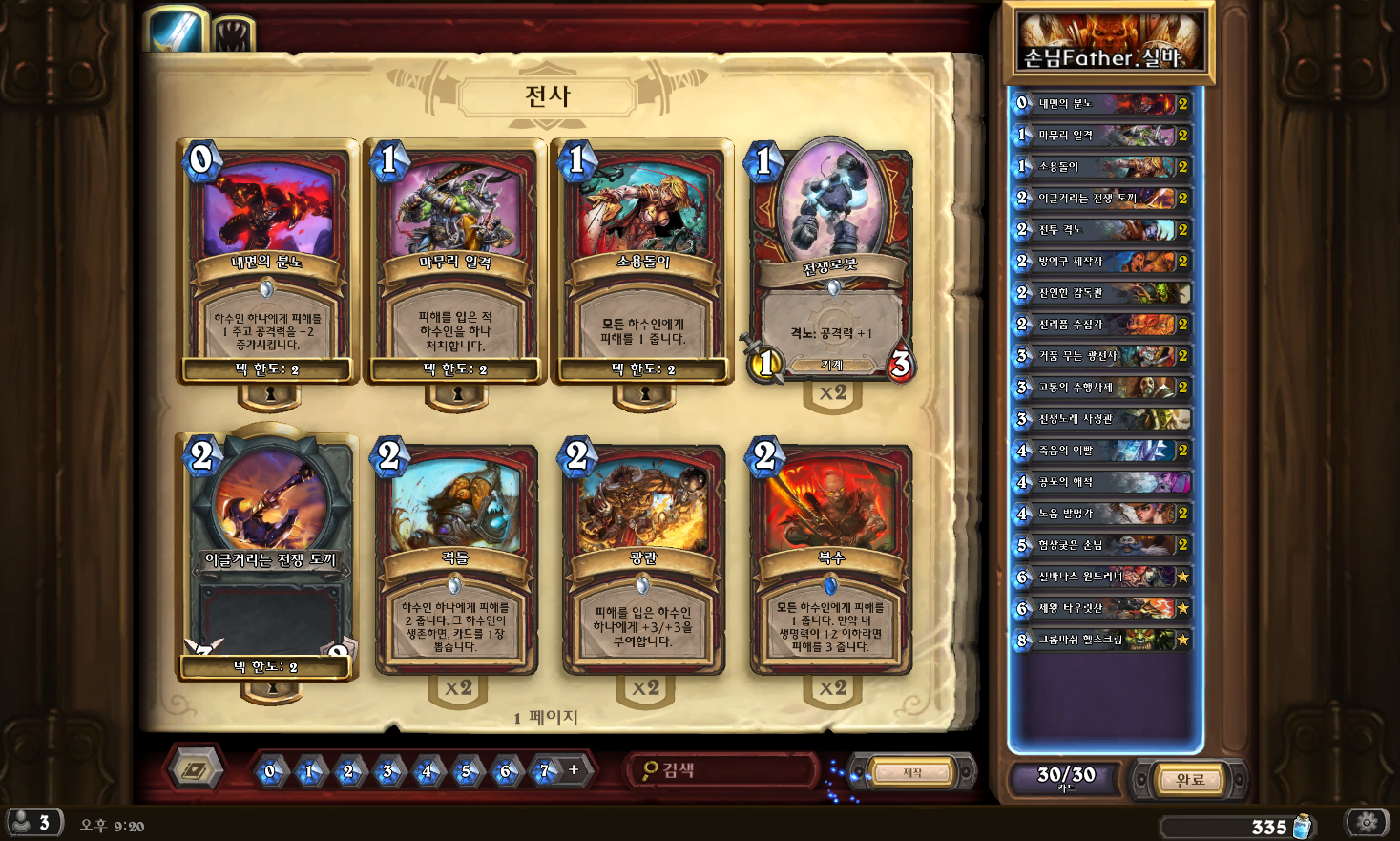1400x841 pixels.
Task: Show cards costing 7+ mana
Action: (x=545, y=770)
